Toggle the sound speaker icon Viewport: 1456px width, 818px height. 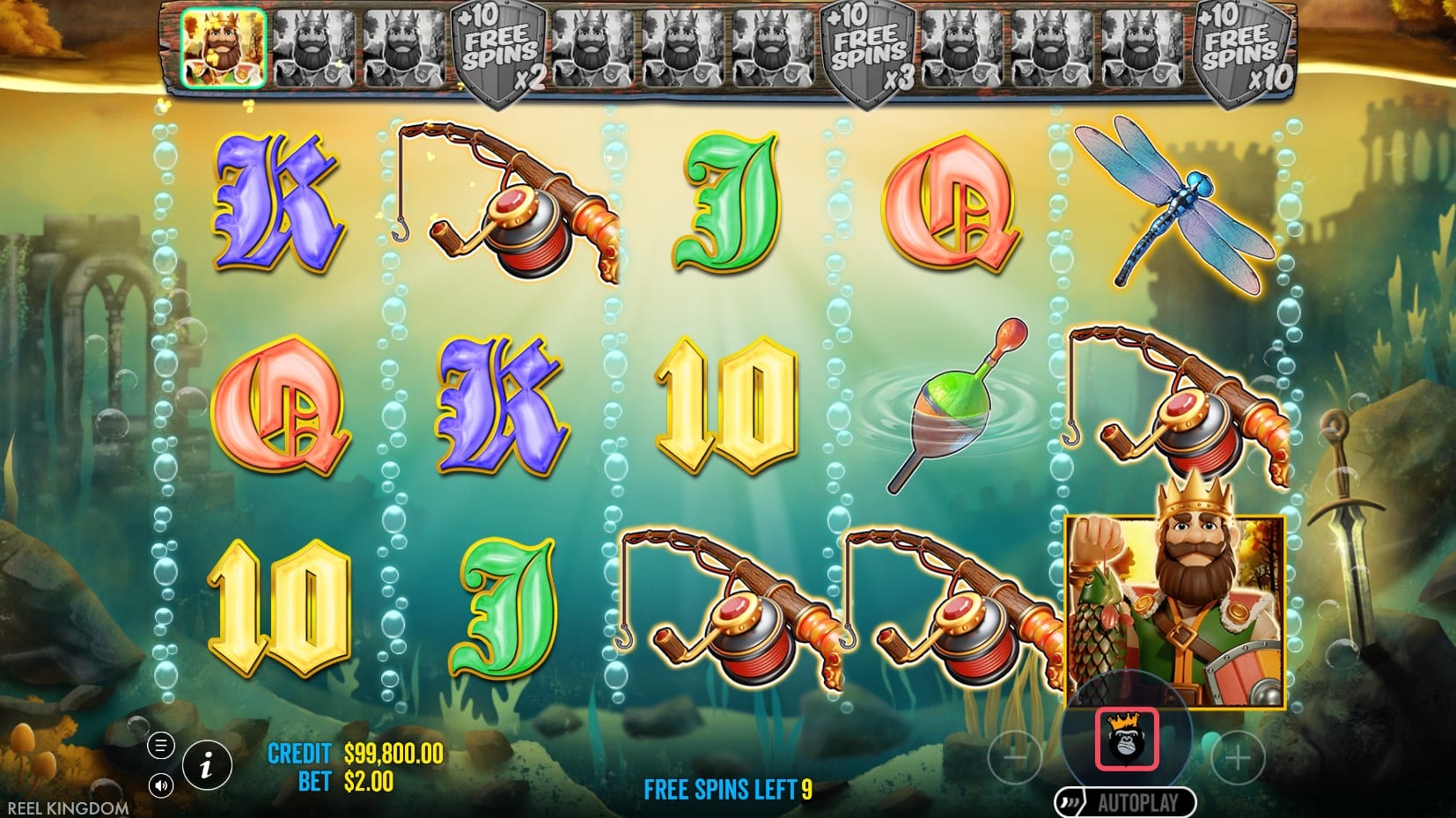pyautogui.click(x=161, y=785)
